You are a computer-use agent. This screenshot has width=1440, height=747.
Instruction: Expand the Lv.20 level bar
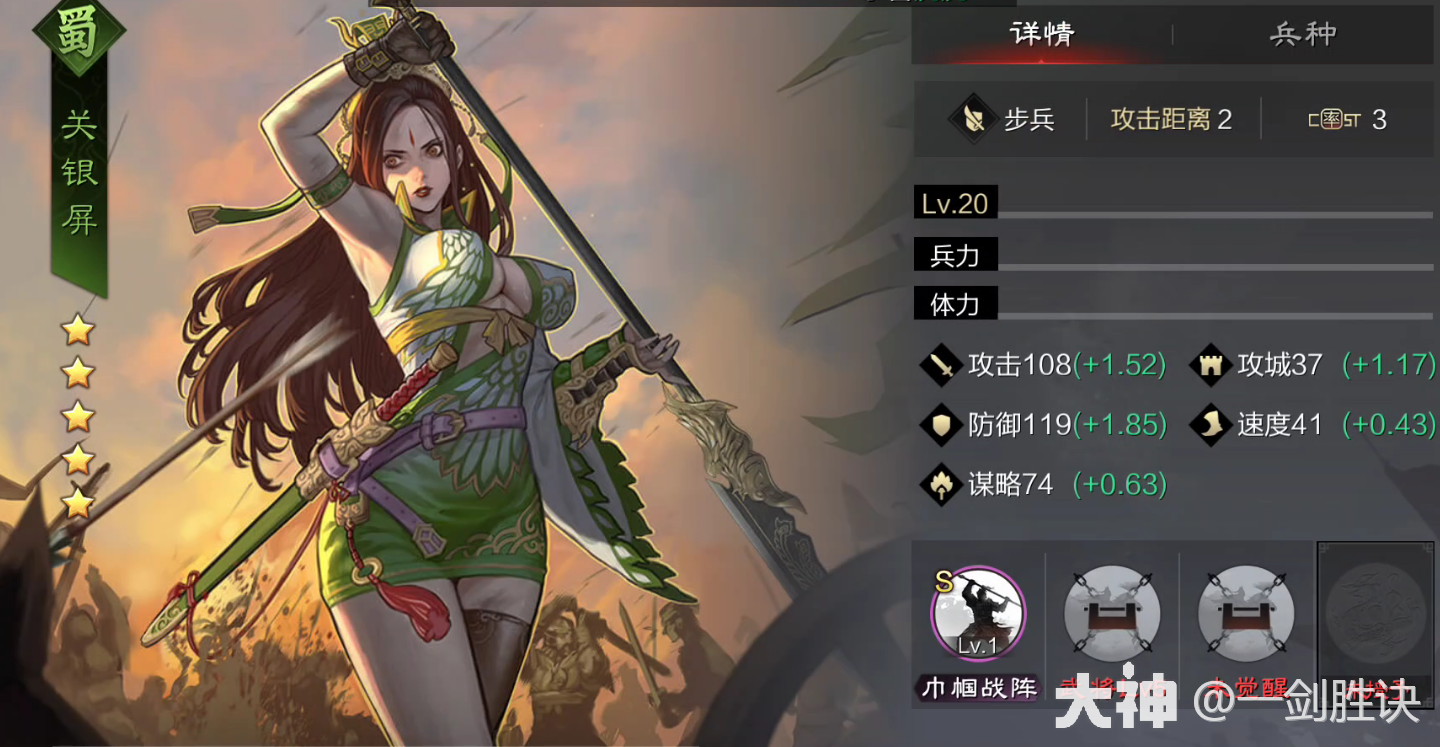point(955,202)
